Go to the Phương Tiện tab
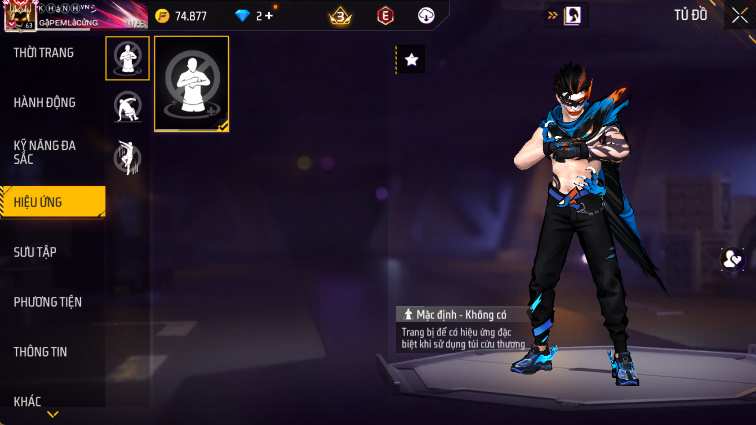756x425 pixels. coord(48,302)
